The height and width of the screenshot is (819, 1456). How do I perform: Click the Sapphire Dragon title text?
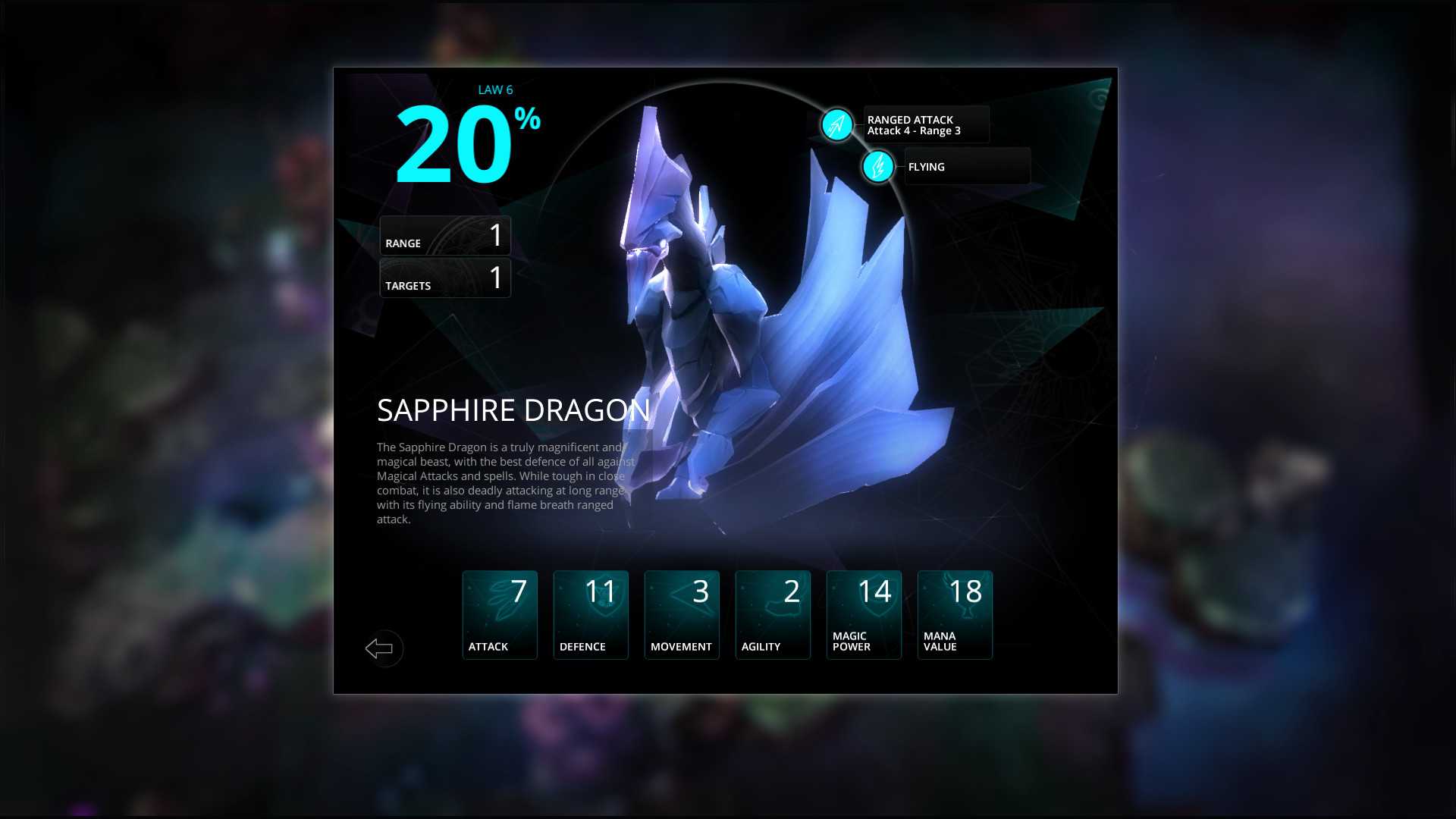514,410
